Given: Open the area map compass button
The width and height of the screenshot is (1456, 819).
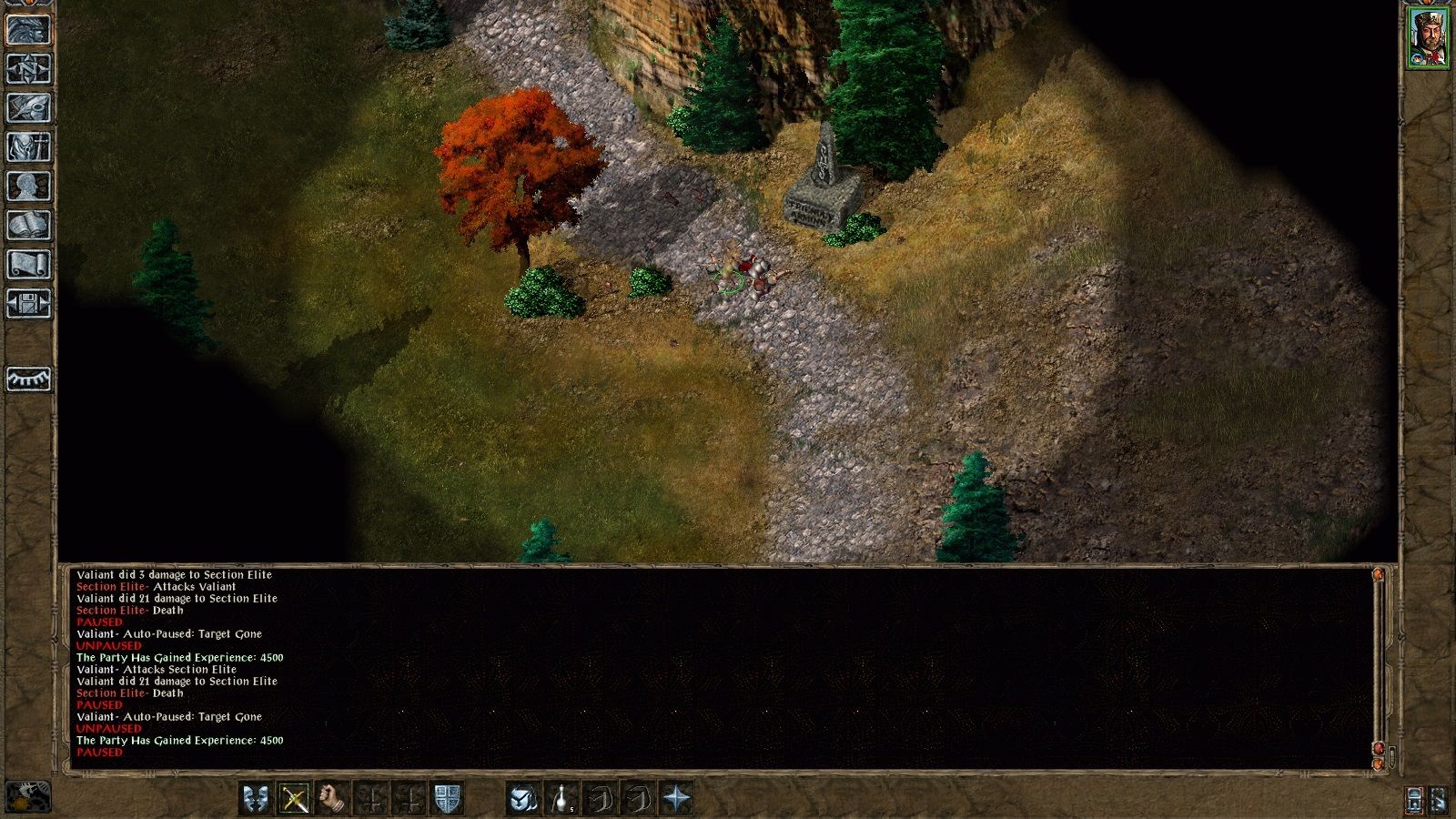Looking at the screenshot, I should 29,69.
